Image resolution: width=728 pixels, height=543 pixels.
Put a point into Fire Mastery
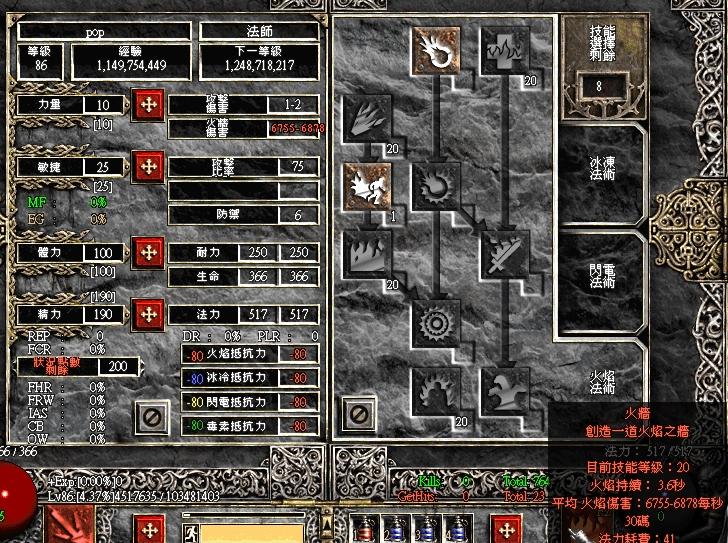tap(435, 390)
